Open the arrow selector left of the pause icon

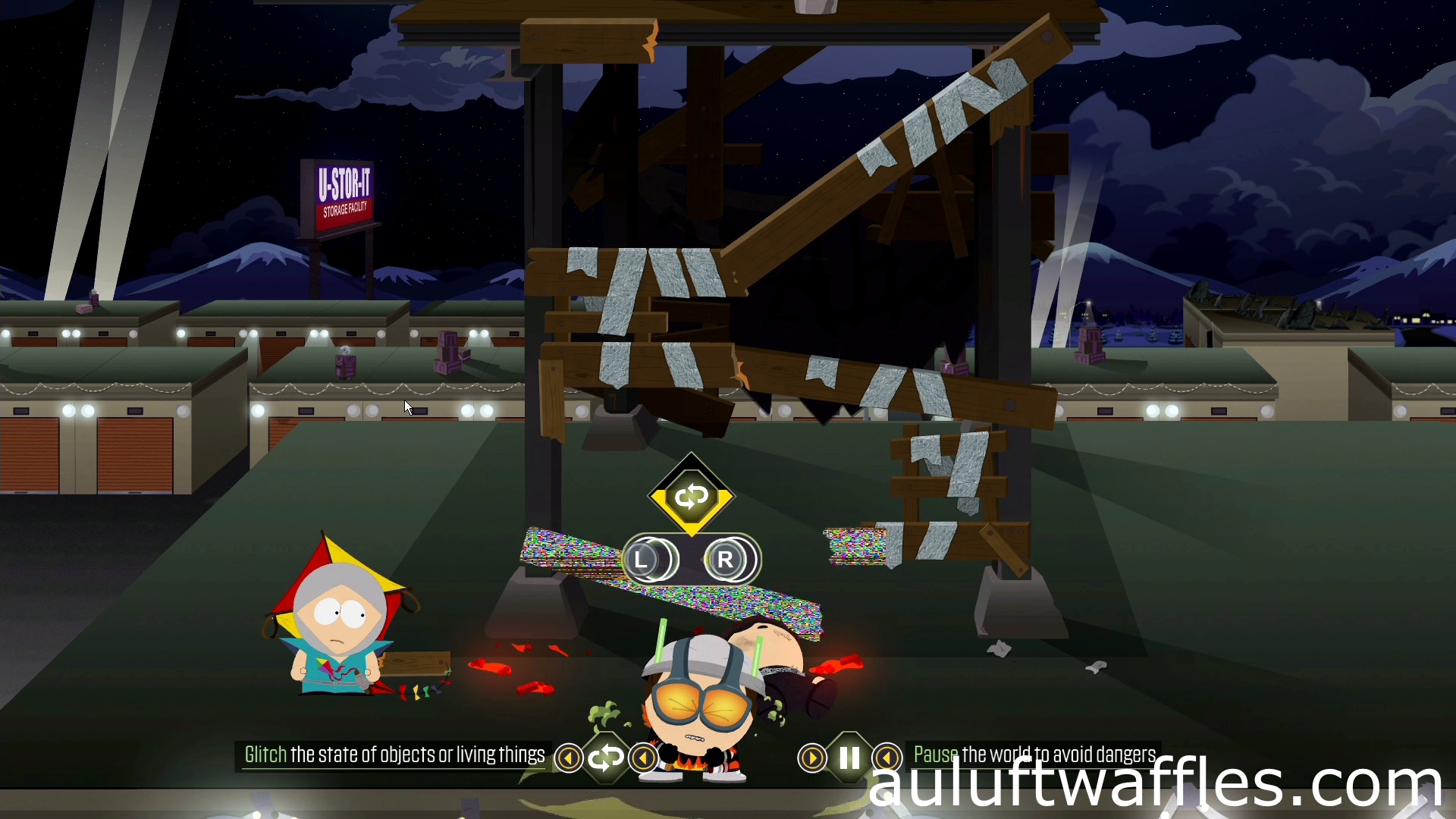811,757
